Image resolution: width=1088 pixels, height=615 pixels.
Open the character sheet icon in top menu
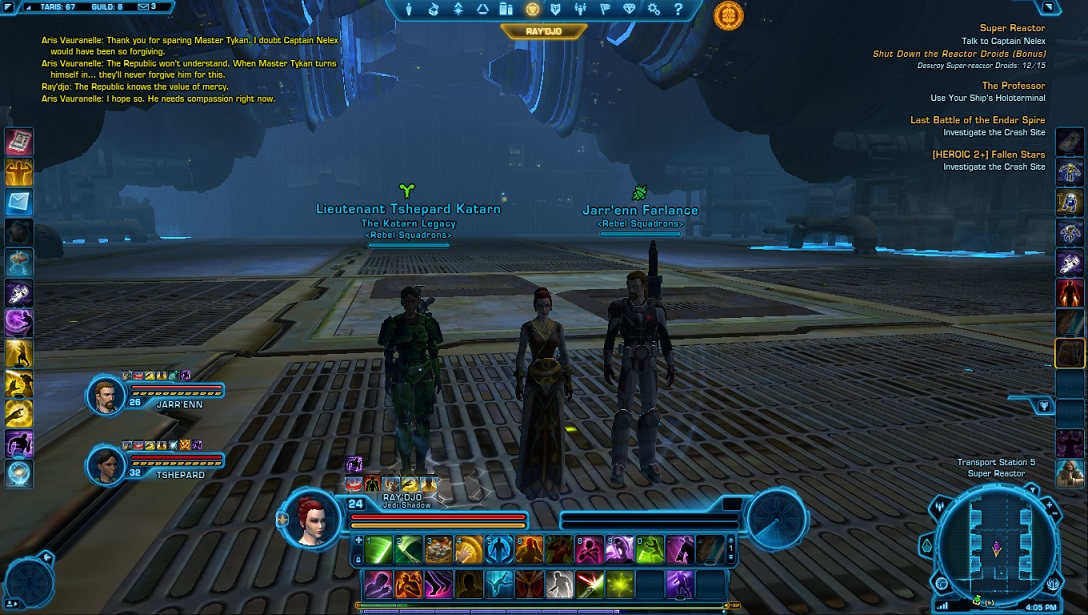click(409, 10)
